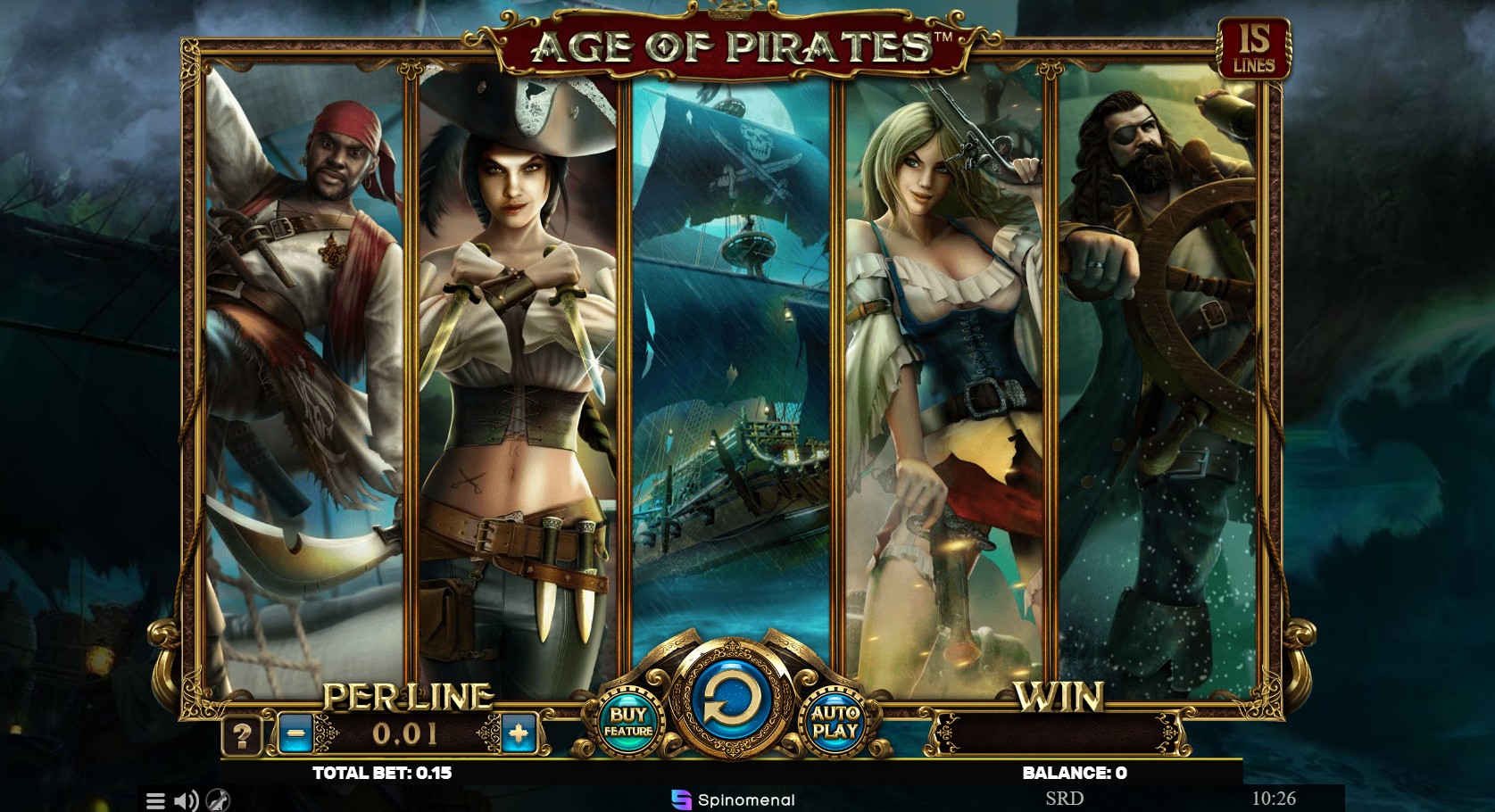Select the eyepatch captain at the ship's wheel
This screenshot has height=812, width=1495.
pyautogui.click(x=1160, y=357)
